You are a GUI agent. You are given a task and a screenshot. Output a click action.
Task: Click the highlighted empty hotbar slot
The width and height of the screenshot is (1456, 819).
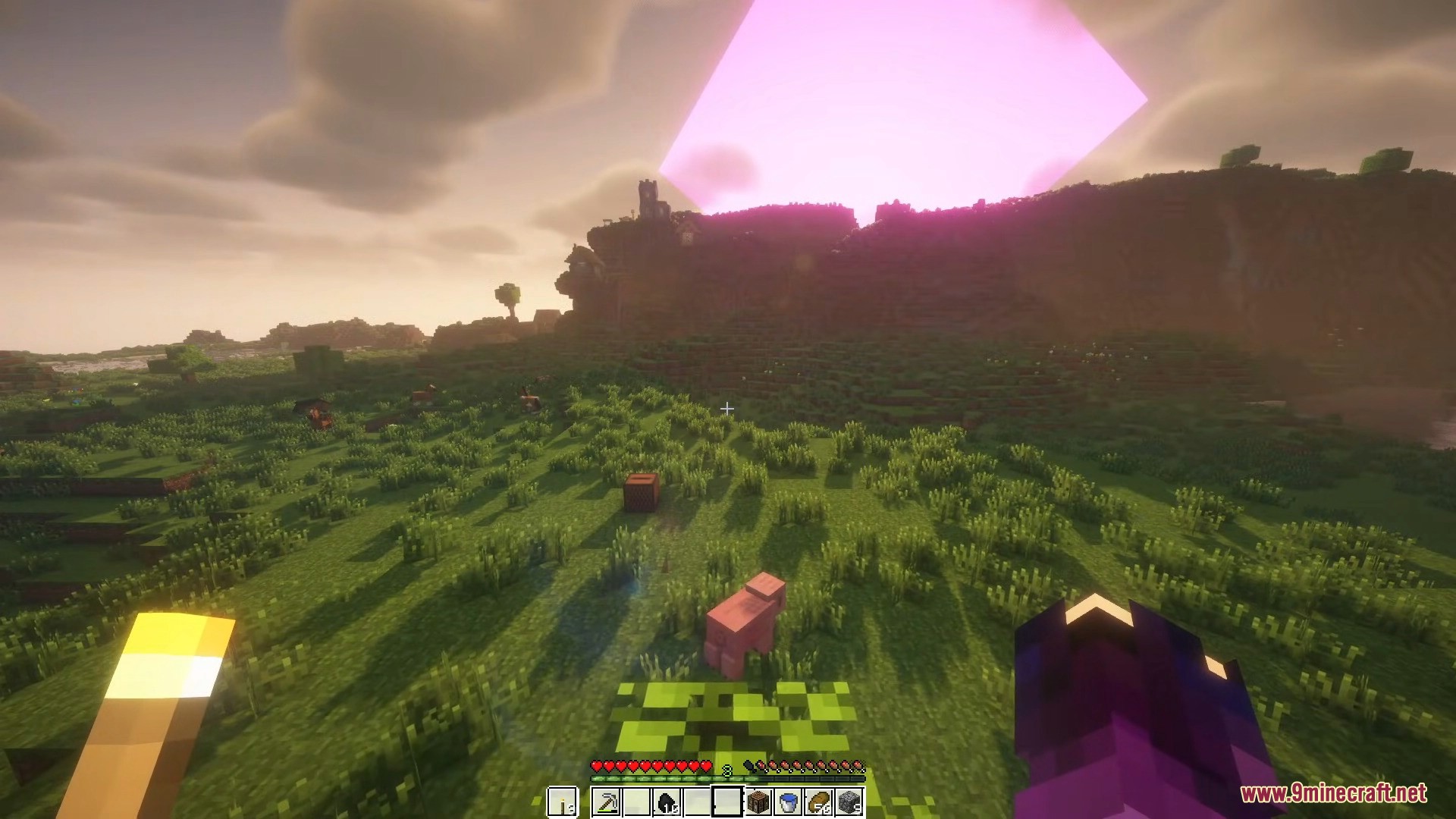(x=727, y=802)
